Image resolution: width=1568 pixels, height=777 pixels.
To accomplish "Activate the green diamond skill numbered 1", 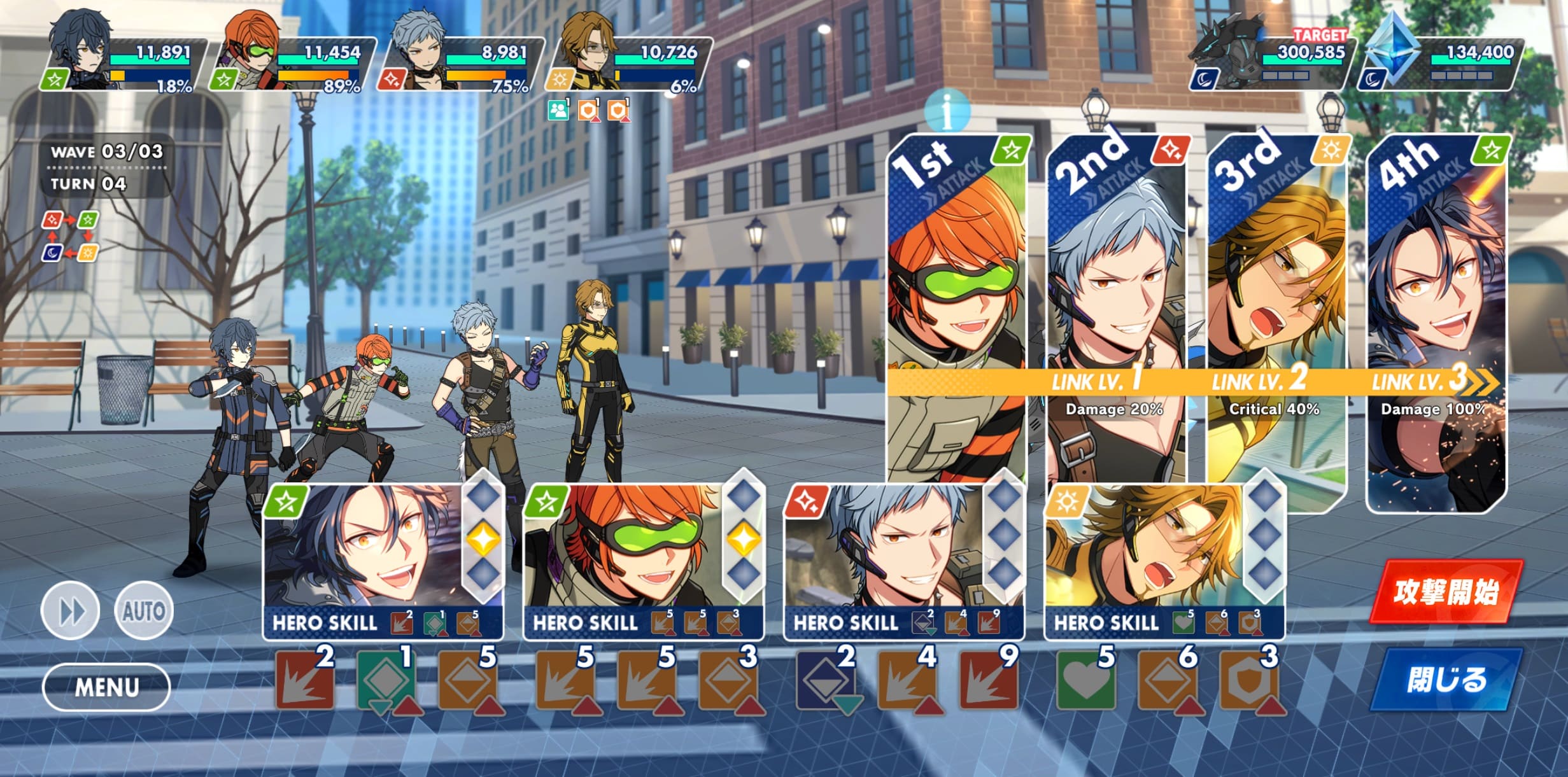I will [x=385, y=683].
